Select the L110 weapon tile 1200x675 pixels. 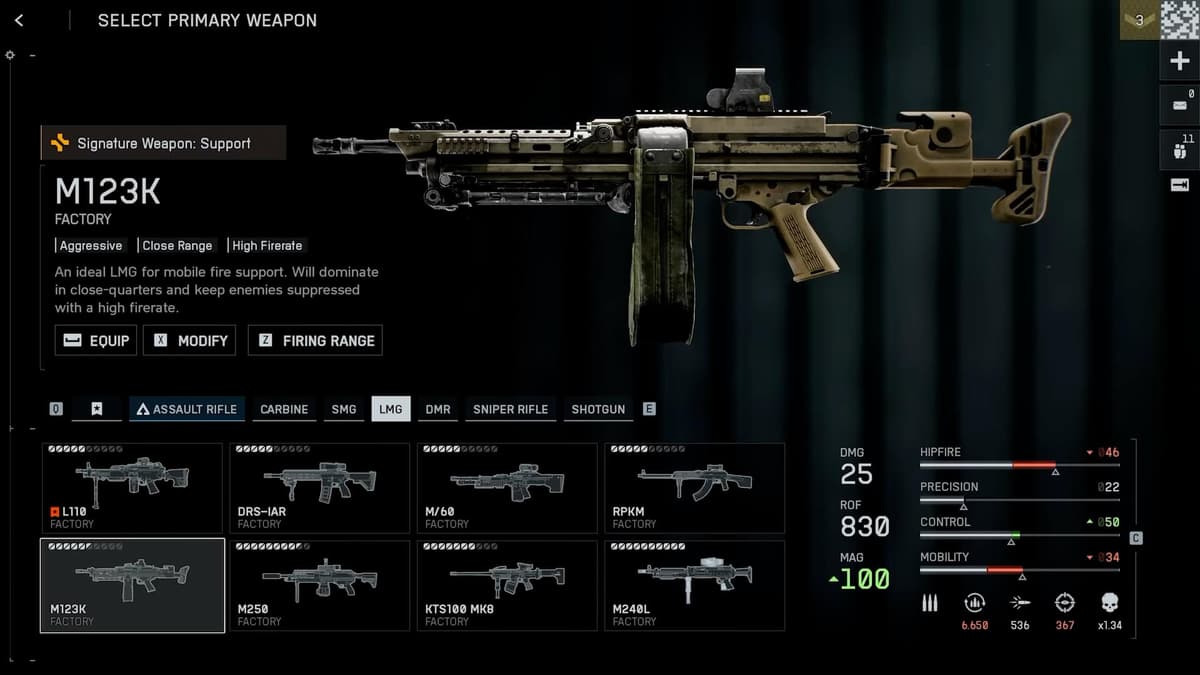point(132,488)
